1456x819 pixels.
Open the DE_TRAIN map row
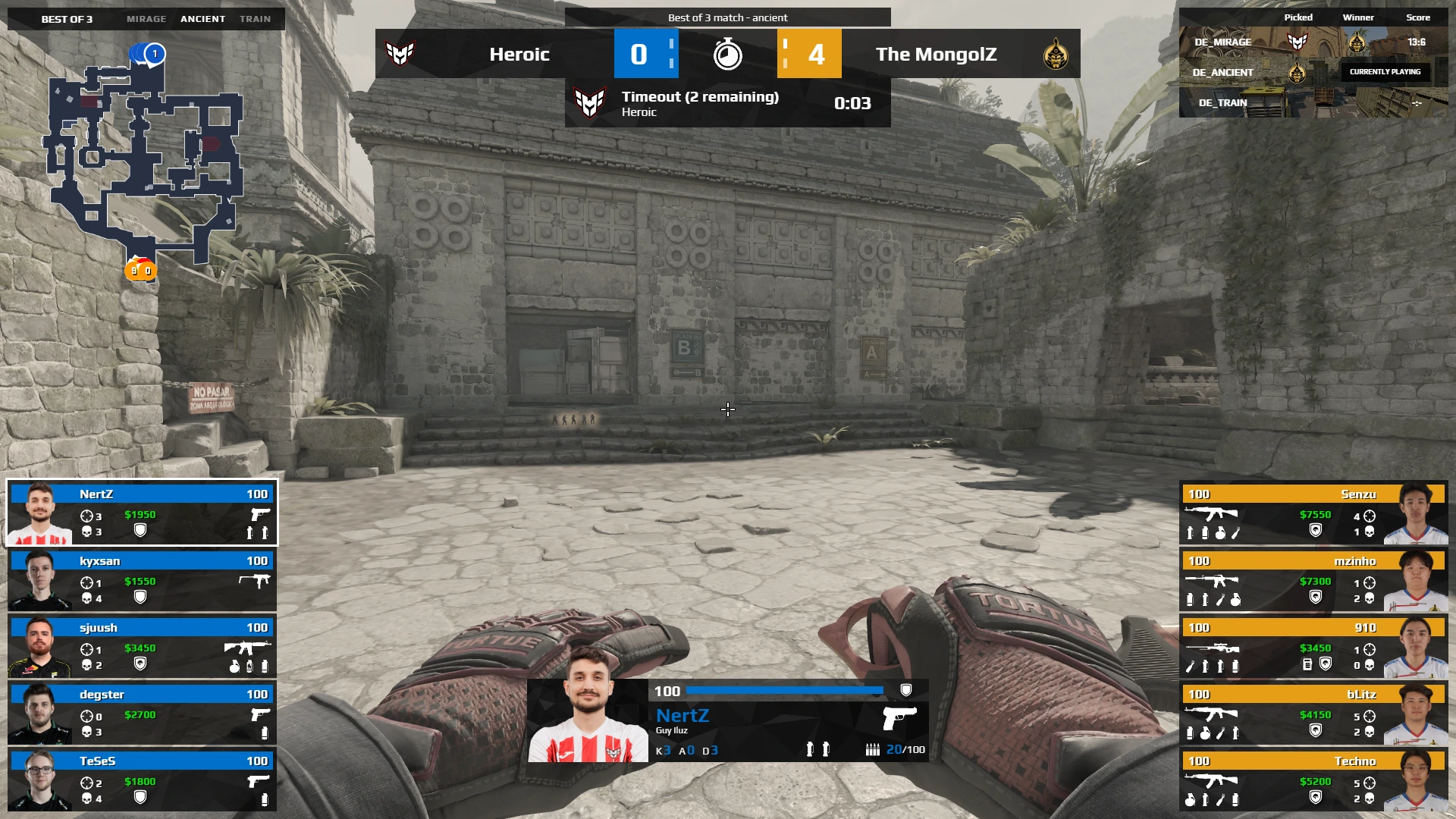coord(1313,102)
